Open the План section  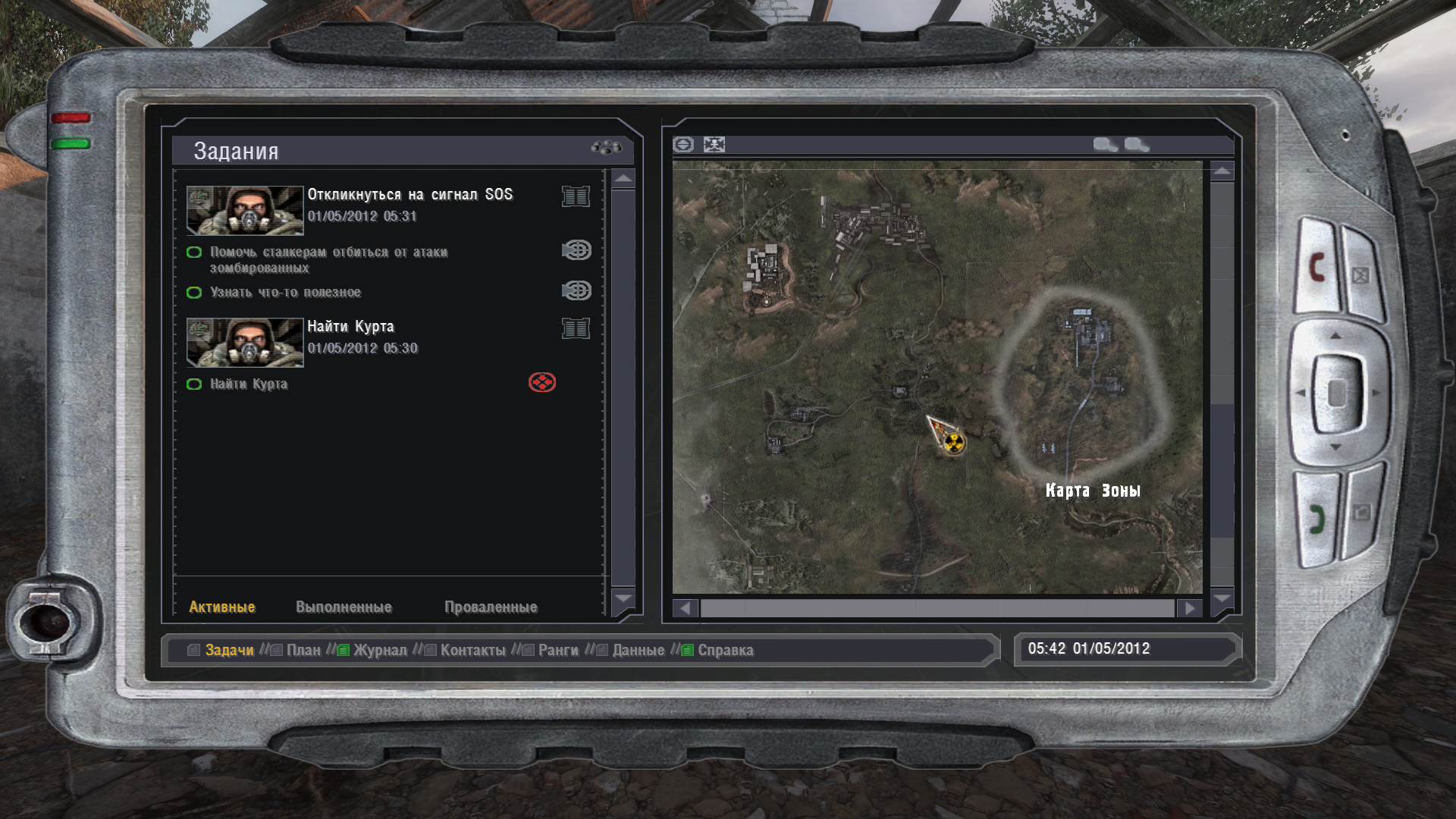click(303, 651)
